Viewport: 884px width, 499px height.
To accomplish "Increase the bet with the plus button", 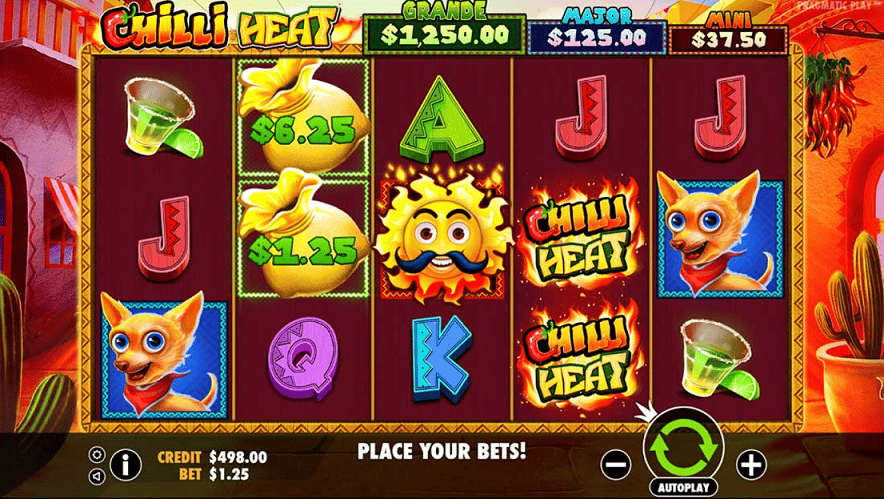I will [x=750, y=463].
